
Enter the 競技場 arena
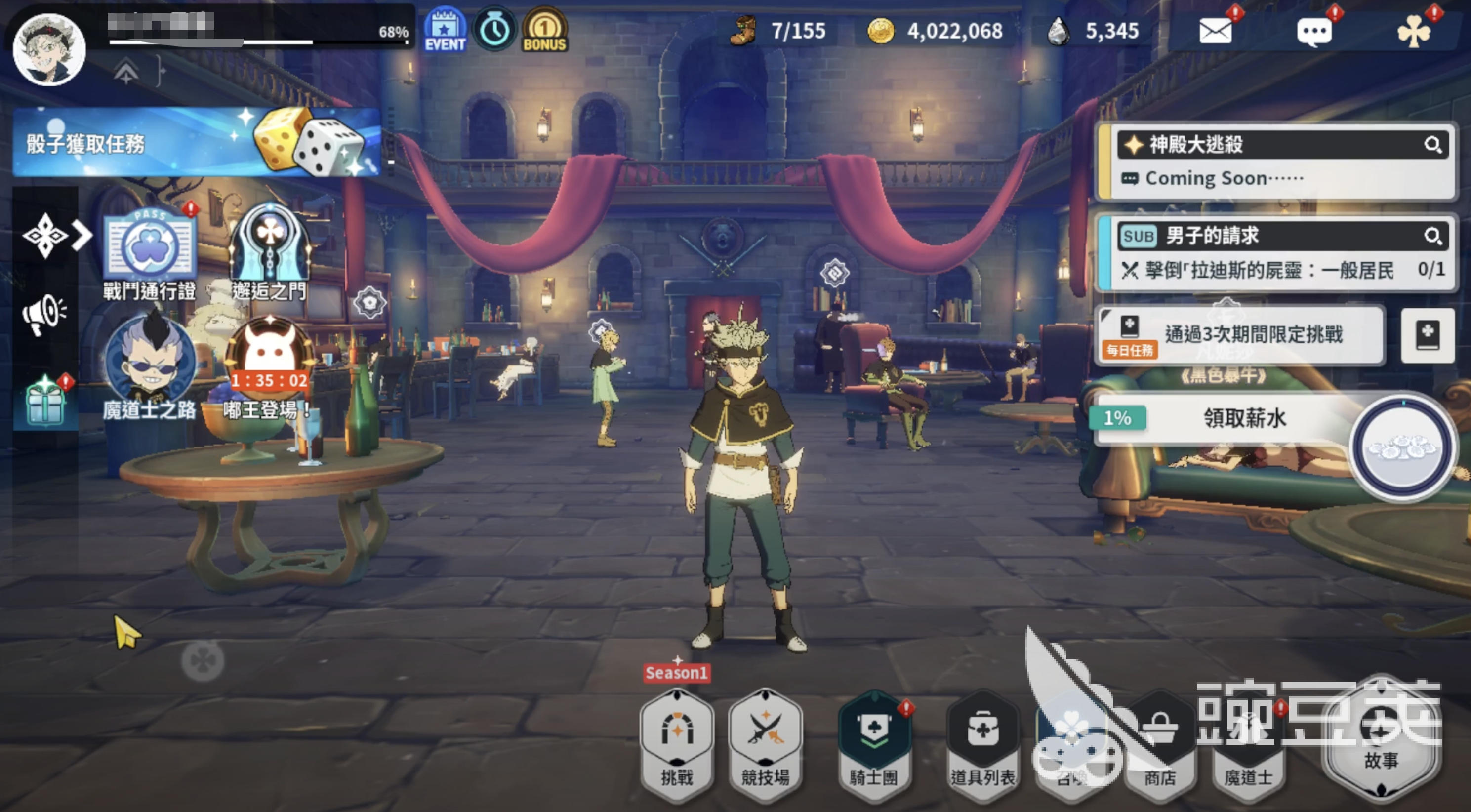point(765,742)
